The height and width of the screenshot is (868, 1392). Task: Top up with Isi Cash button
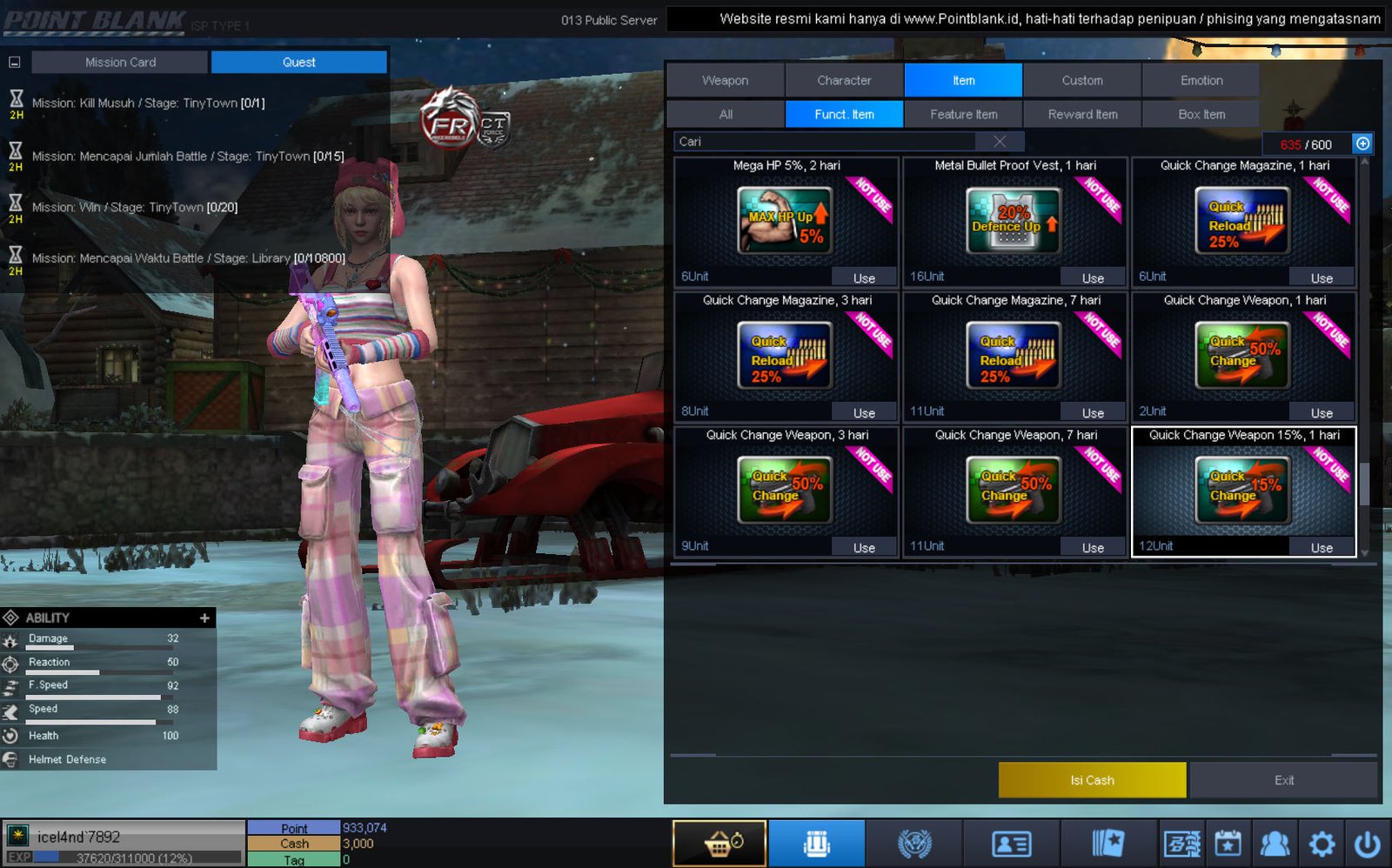[1092, 780]
